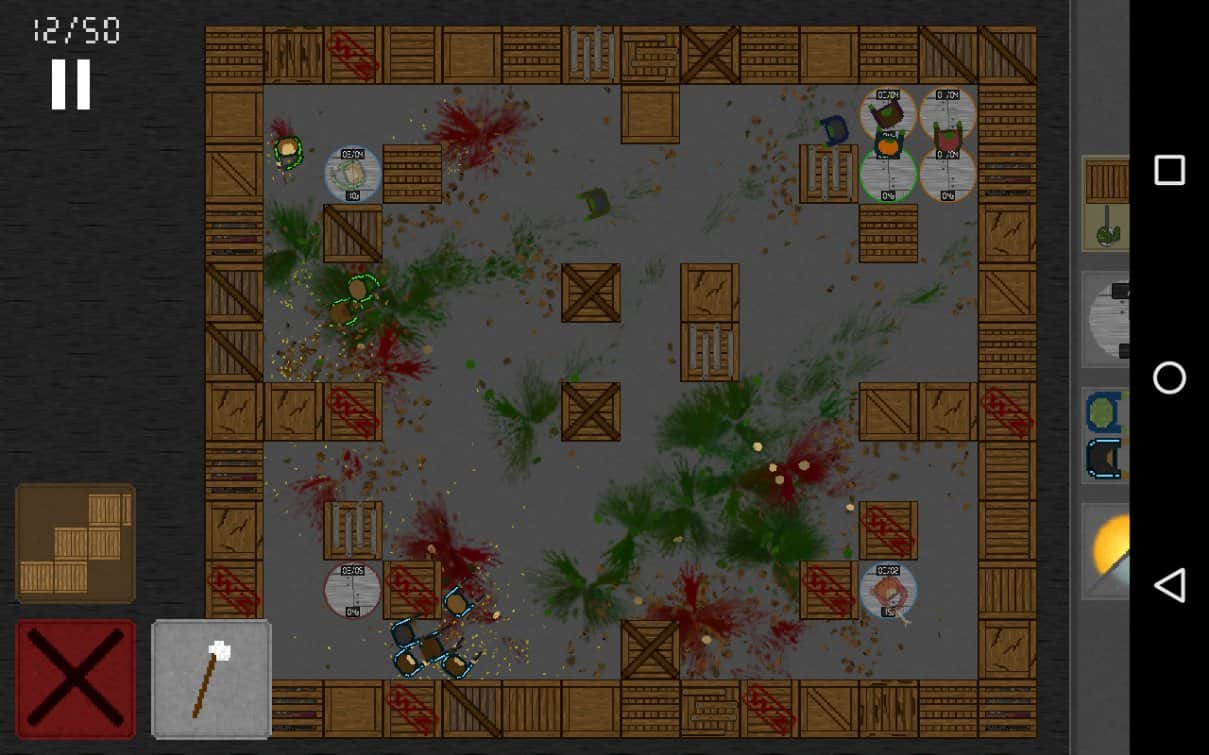The height and width of the screenshot is (755, 1209).
Task: Tap the red X cancel button
Action: [x=75, y=678]
